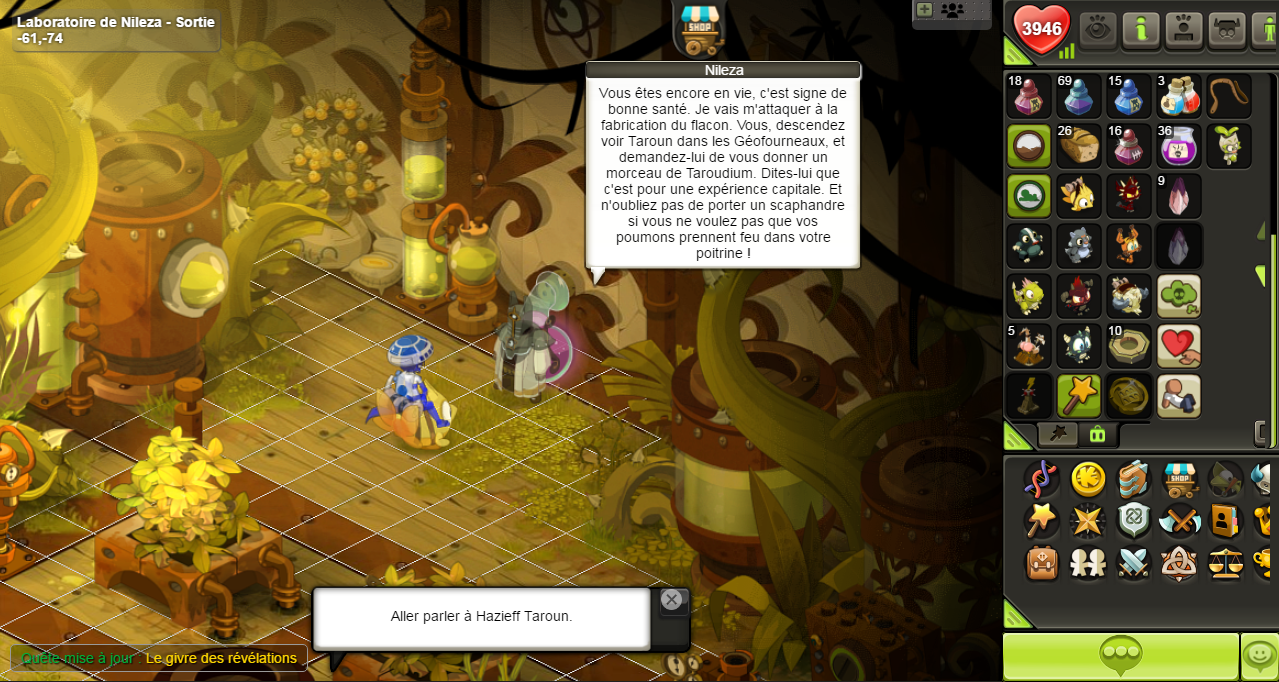Switch to the green bag items tab
Image resolution: width=1279 pixels, height=682 pixels.
1097,434
